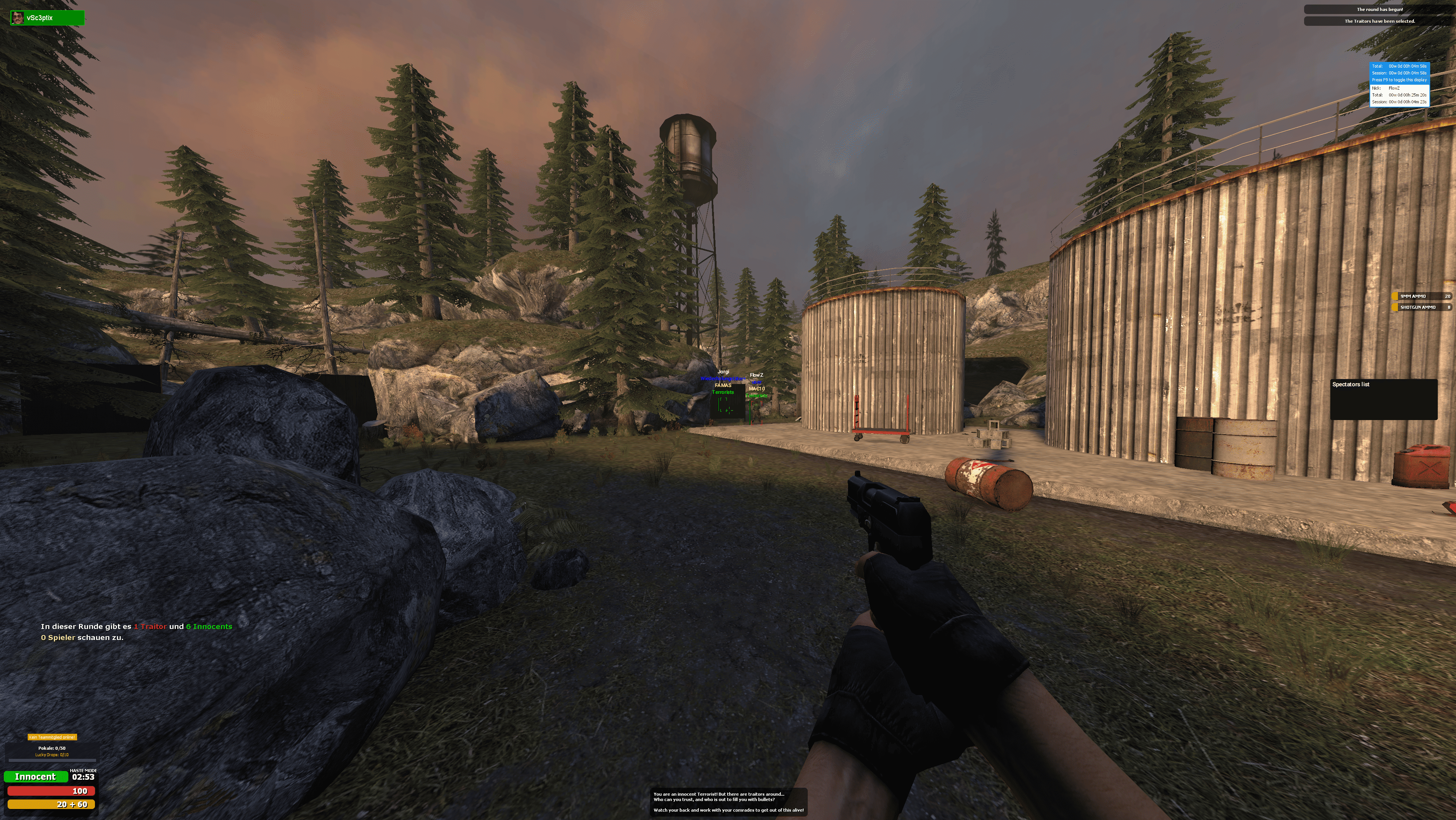
Task: Click the 'Kein Teammitglied online!' badge
Action: click(x=52, y=737)
